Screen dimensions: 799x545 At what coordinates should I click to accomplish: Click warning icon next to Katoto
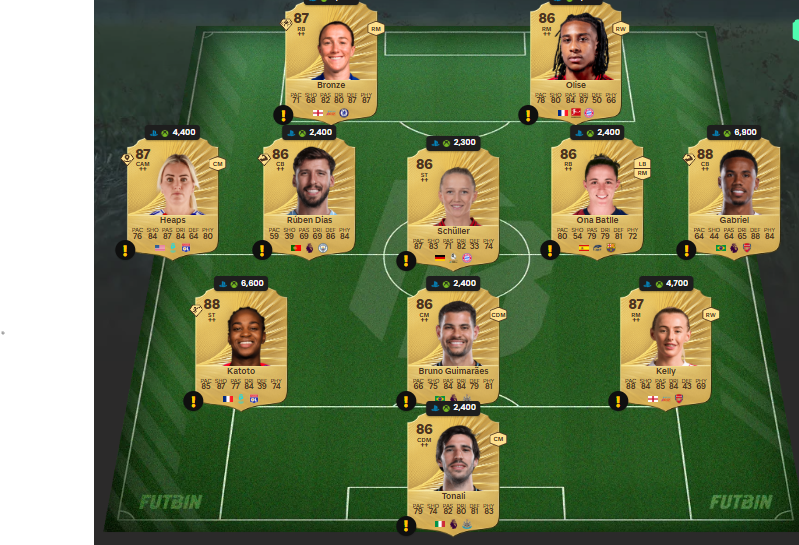point(193,401)
